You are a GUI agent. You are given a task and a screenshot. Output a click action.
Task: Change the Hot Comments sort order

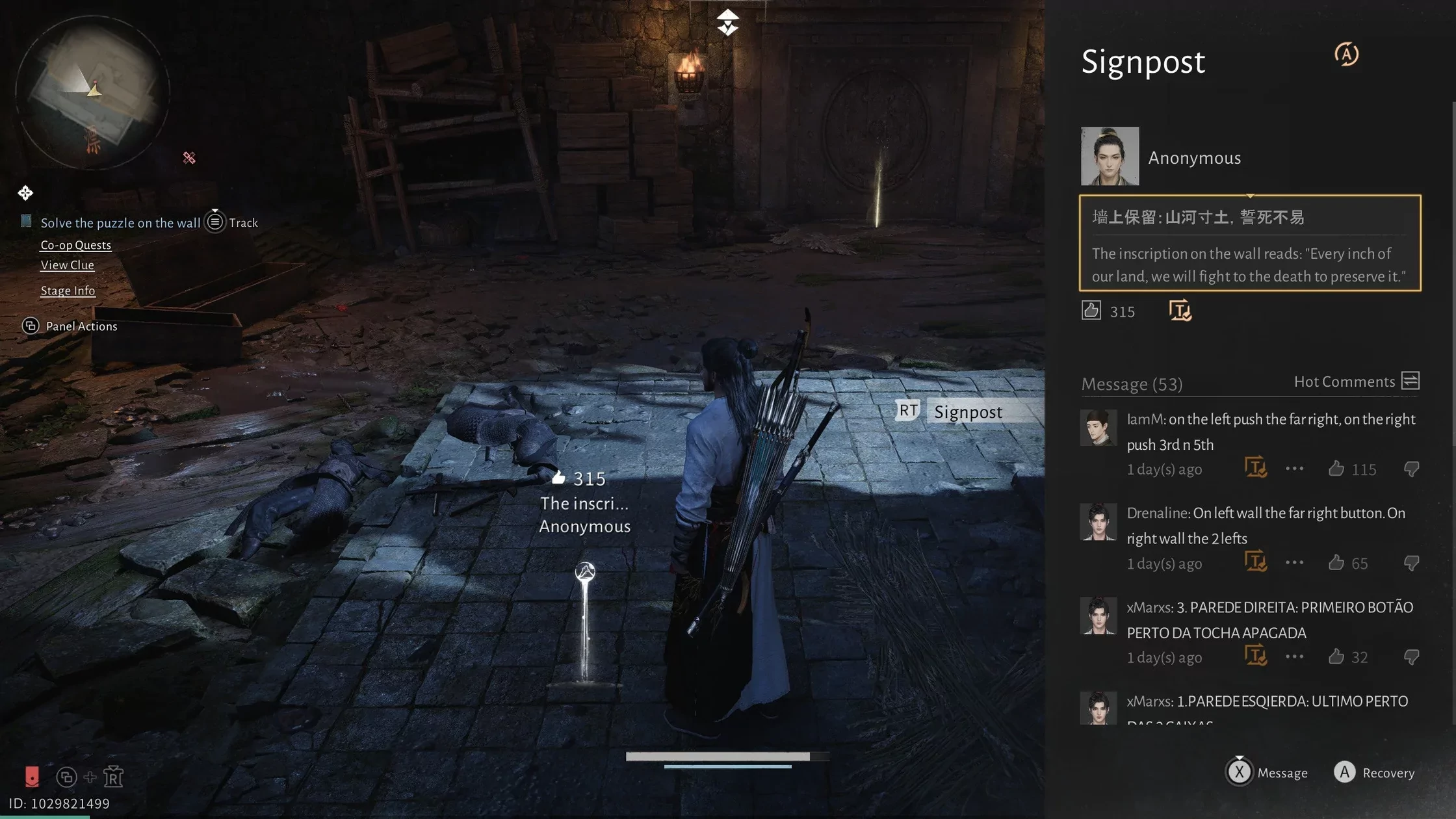tap(1410, 381)
